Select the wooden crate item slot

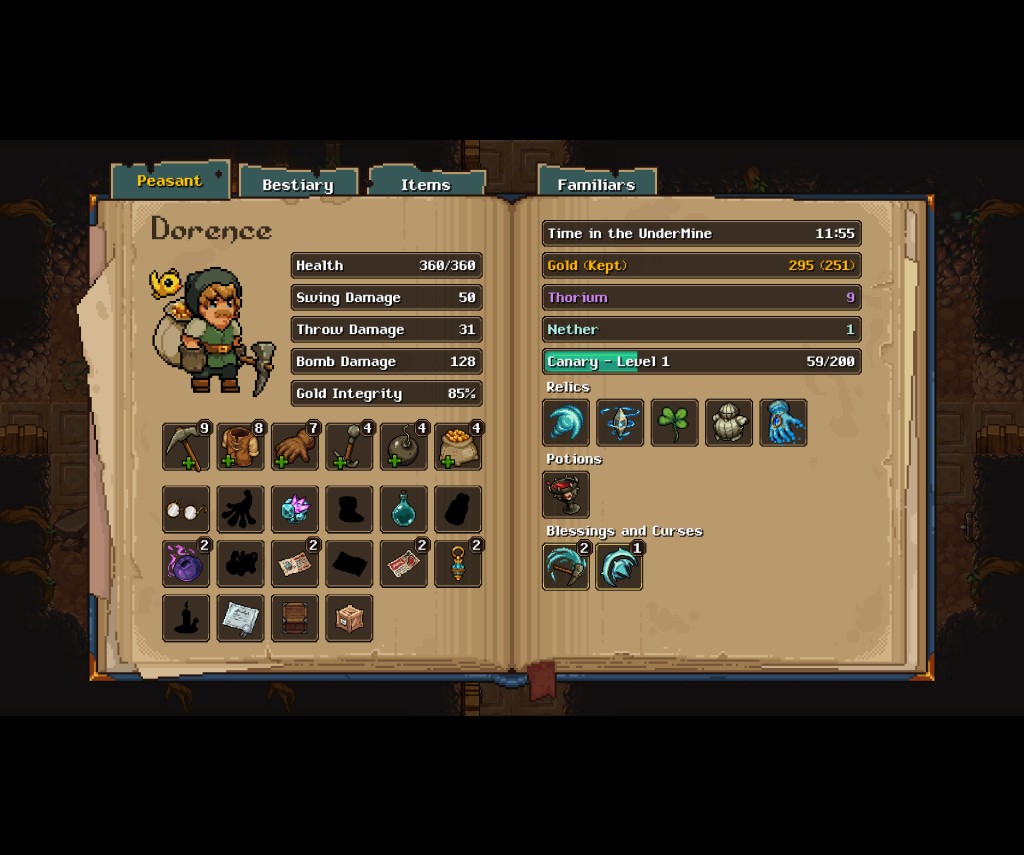coord(349,618)
